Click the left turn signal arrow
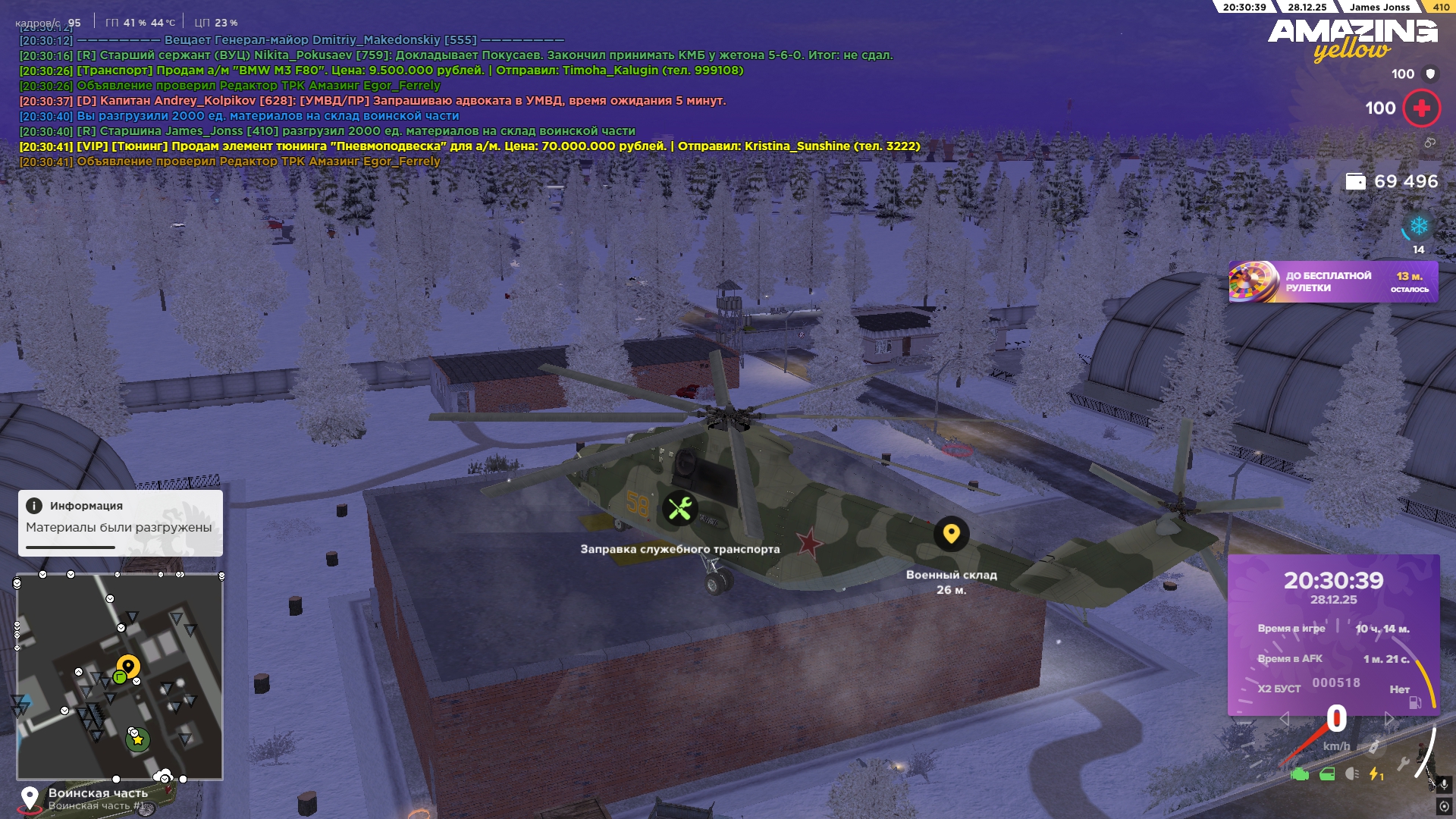 [x=1284, y=719]
